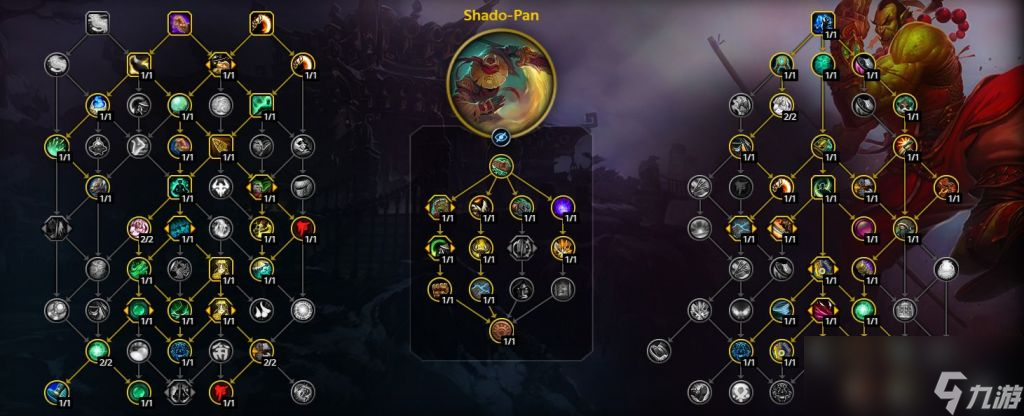
Task: Select the top node of the Shado-Pan tree
Action: pyautogui.click(x=501, y=166)
